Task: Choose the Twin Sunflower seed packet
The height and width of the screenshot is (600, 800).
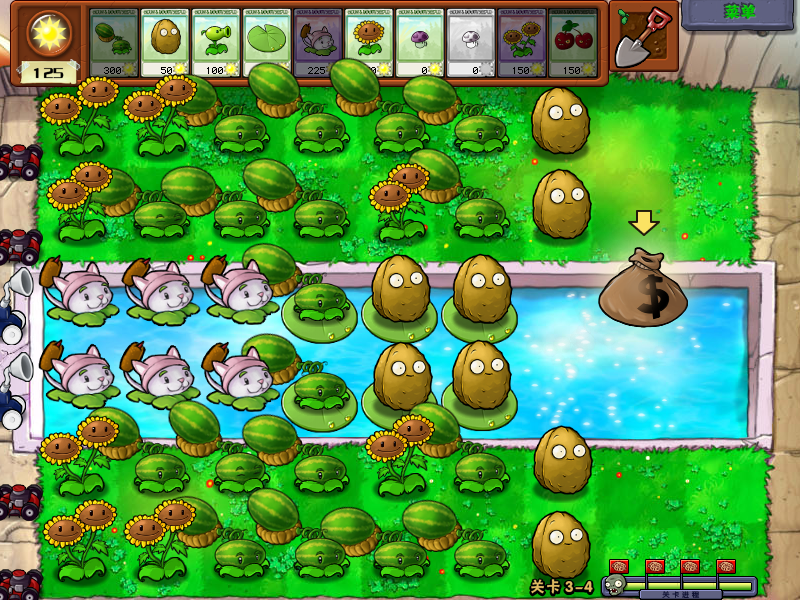Action: pos(522,43)
